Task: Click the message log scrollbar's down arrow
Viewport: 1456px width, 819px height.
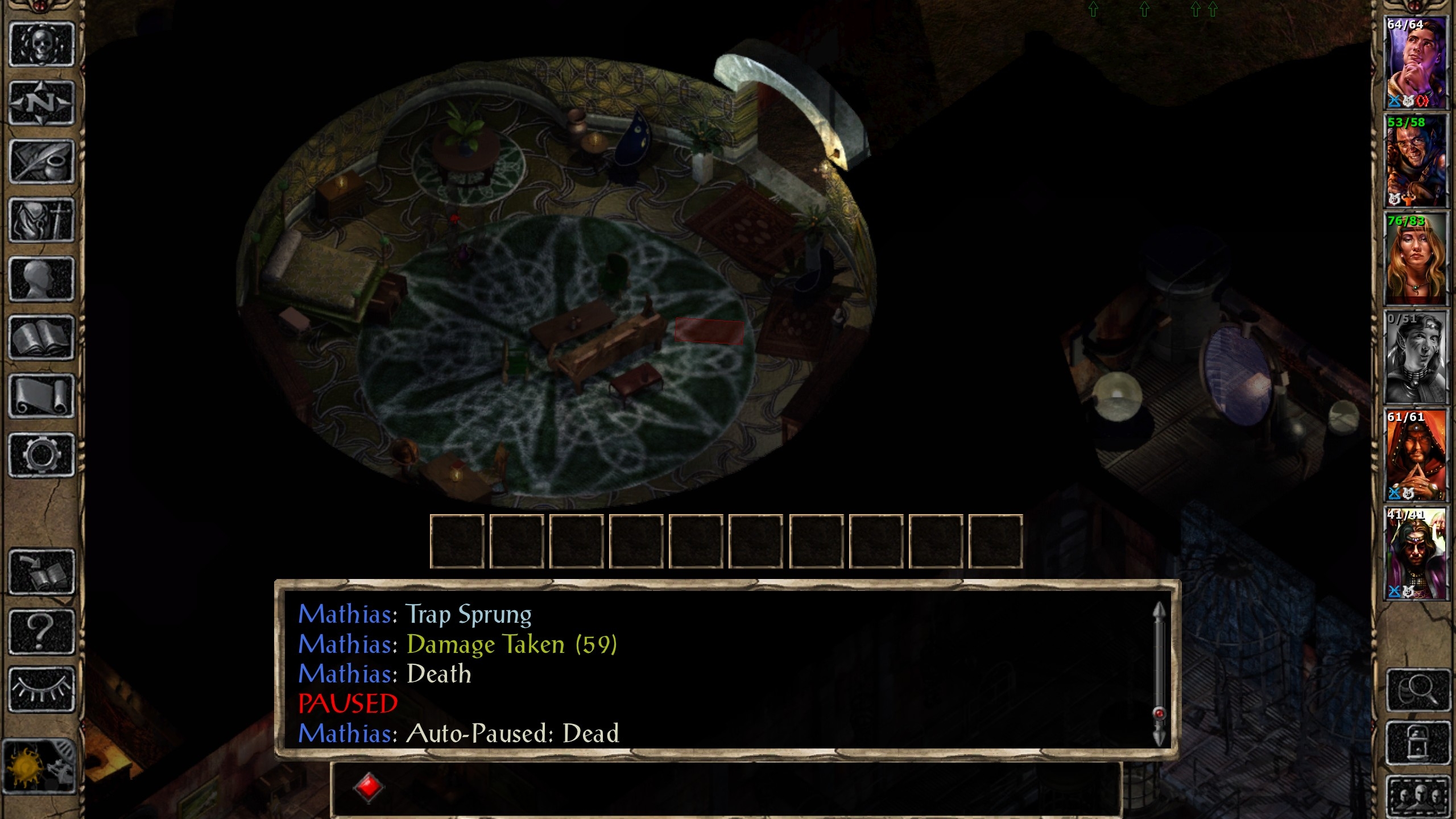Action: click(x=1159, y=738)
